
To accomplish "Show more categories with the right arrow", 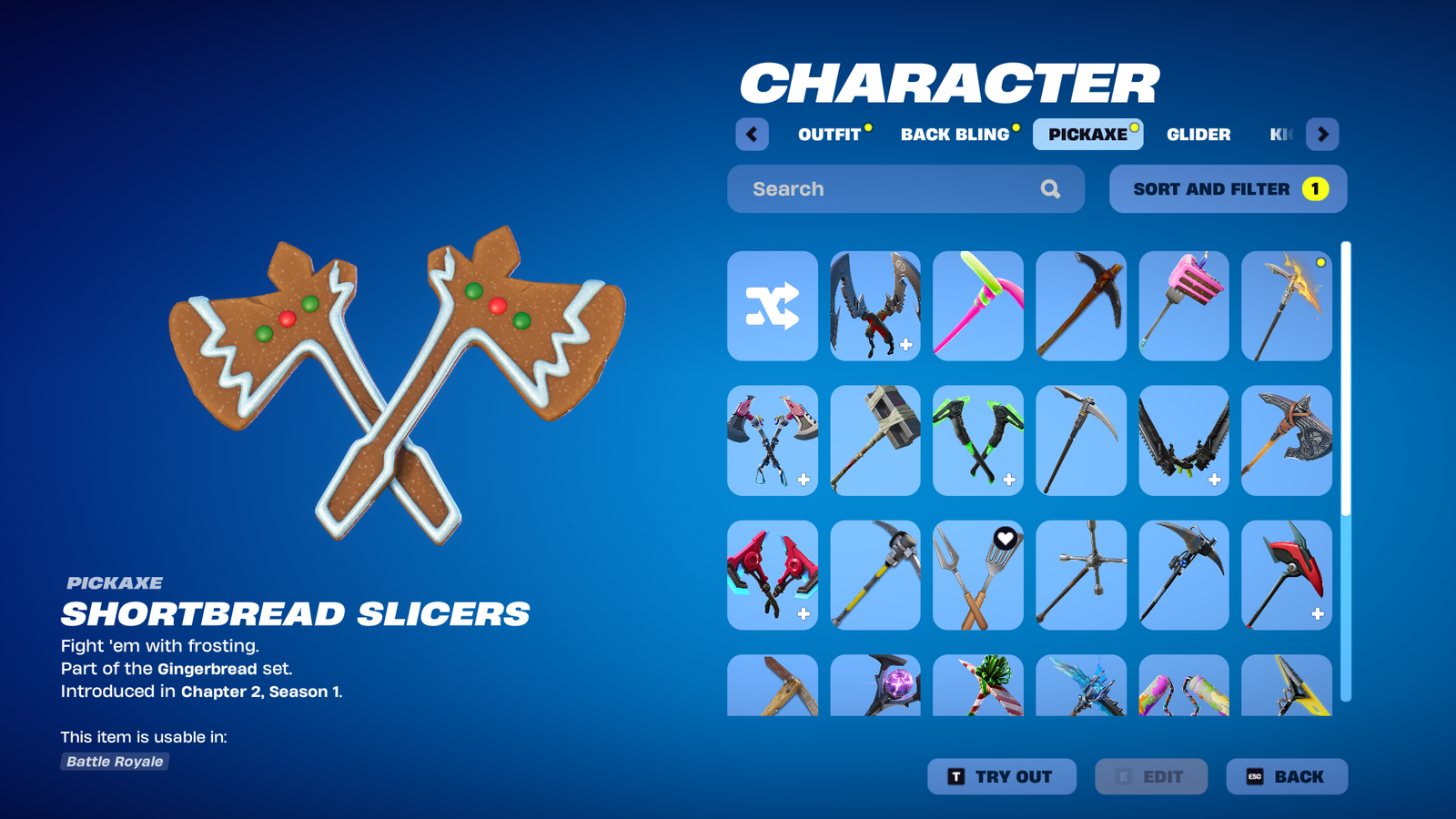I will (1322, 135).
